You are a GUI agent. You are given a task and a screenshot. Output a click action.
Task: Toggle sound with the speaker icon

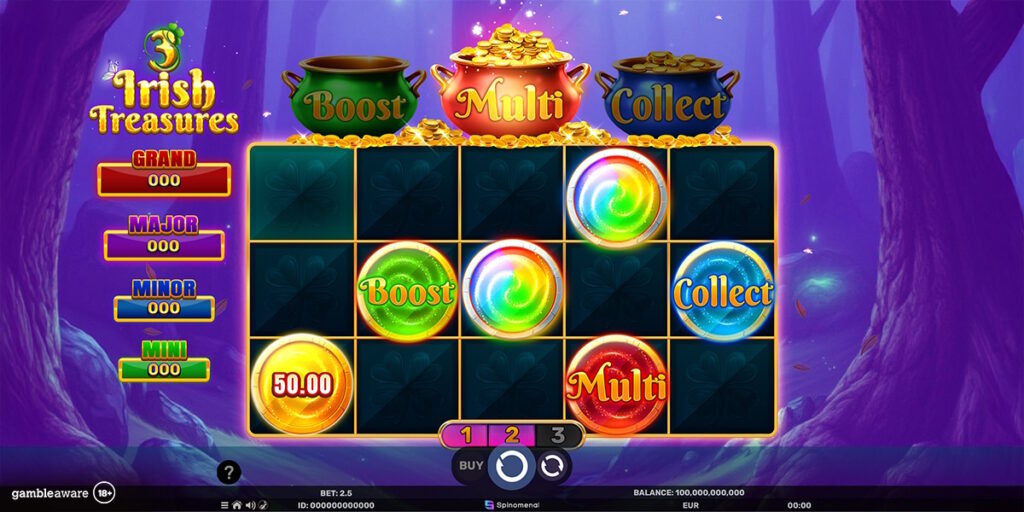[x=249, y=505]
